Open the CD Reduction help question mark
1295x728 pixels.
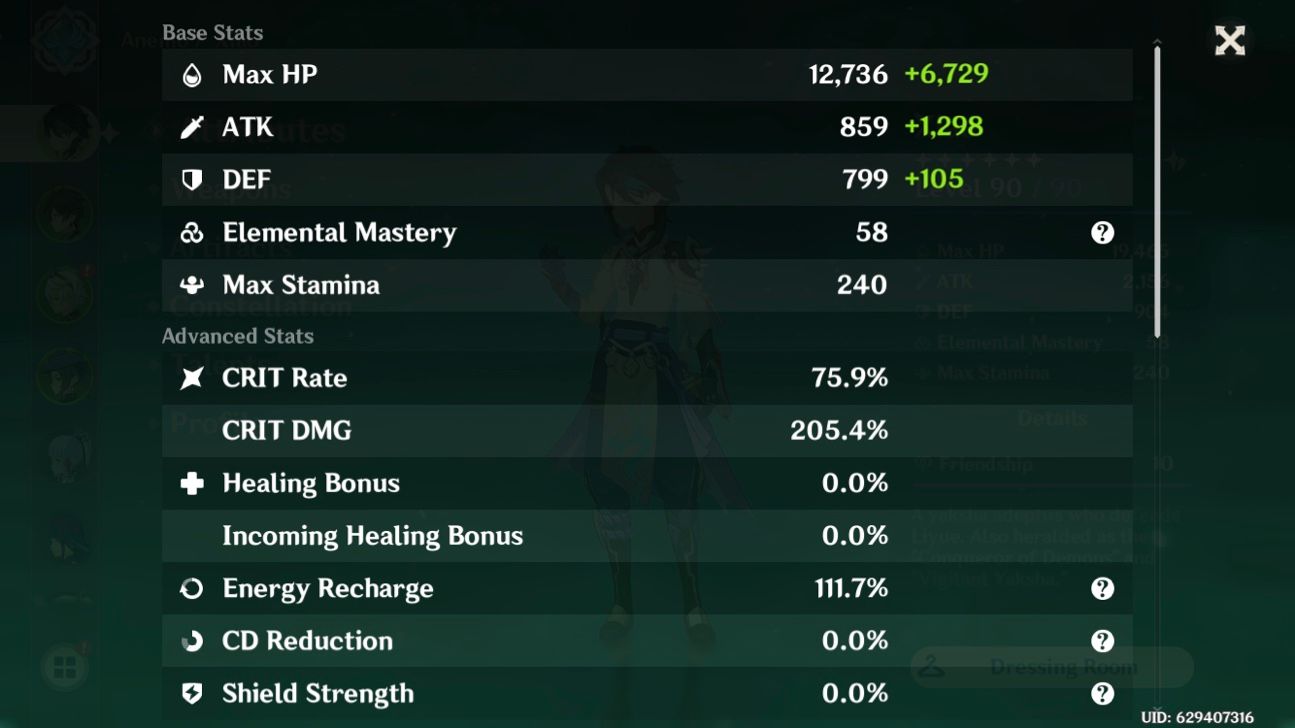click(1100, 641)
